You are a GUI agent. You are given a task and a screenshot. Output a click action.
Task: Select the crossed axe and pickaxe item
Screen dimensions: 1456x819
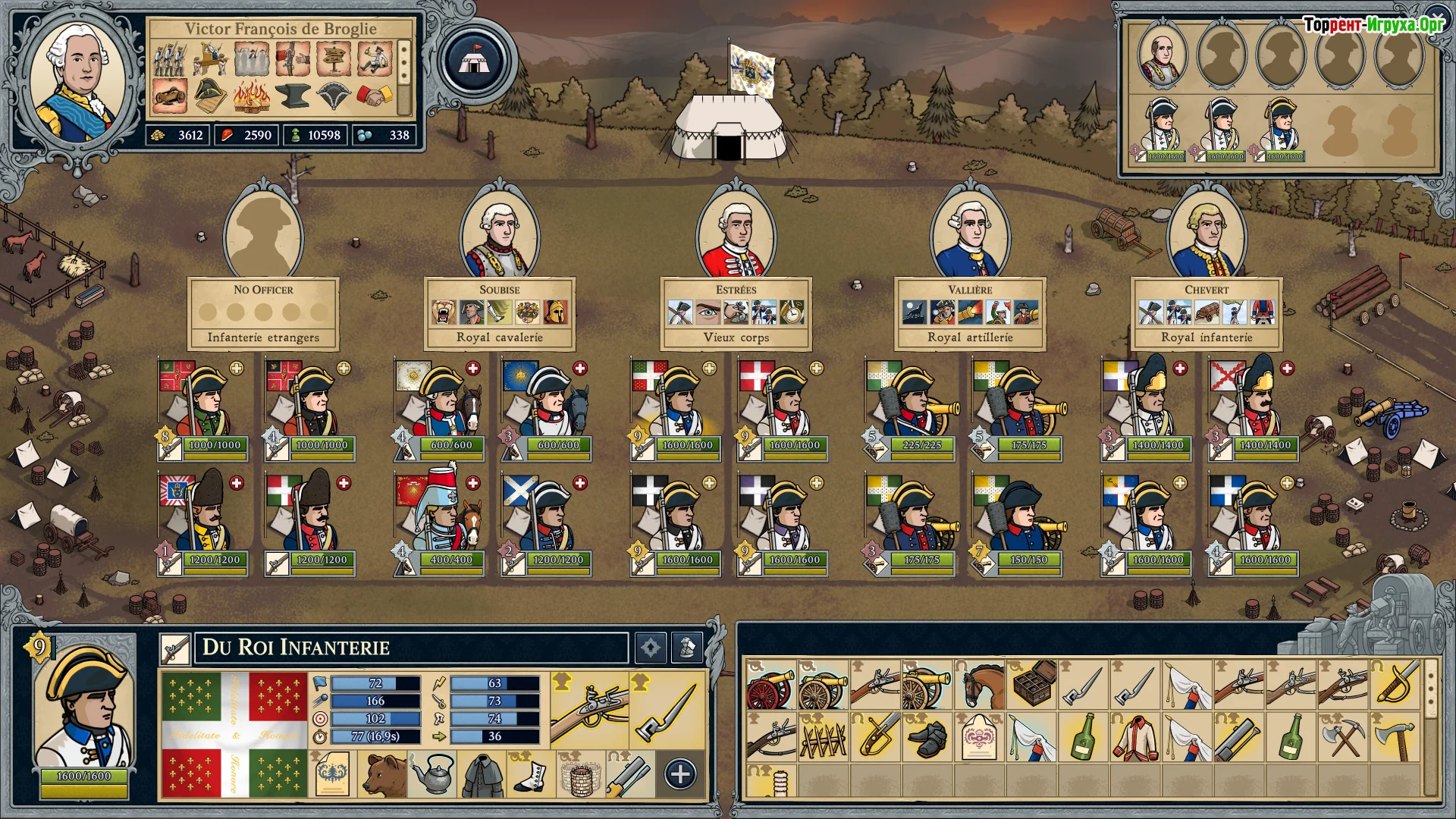1343,737
